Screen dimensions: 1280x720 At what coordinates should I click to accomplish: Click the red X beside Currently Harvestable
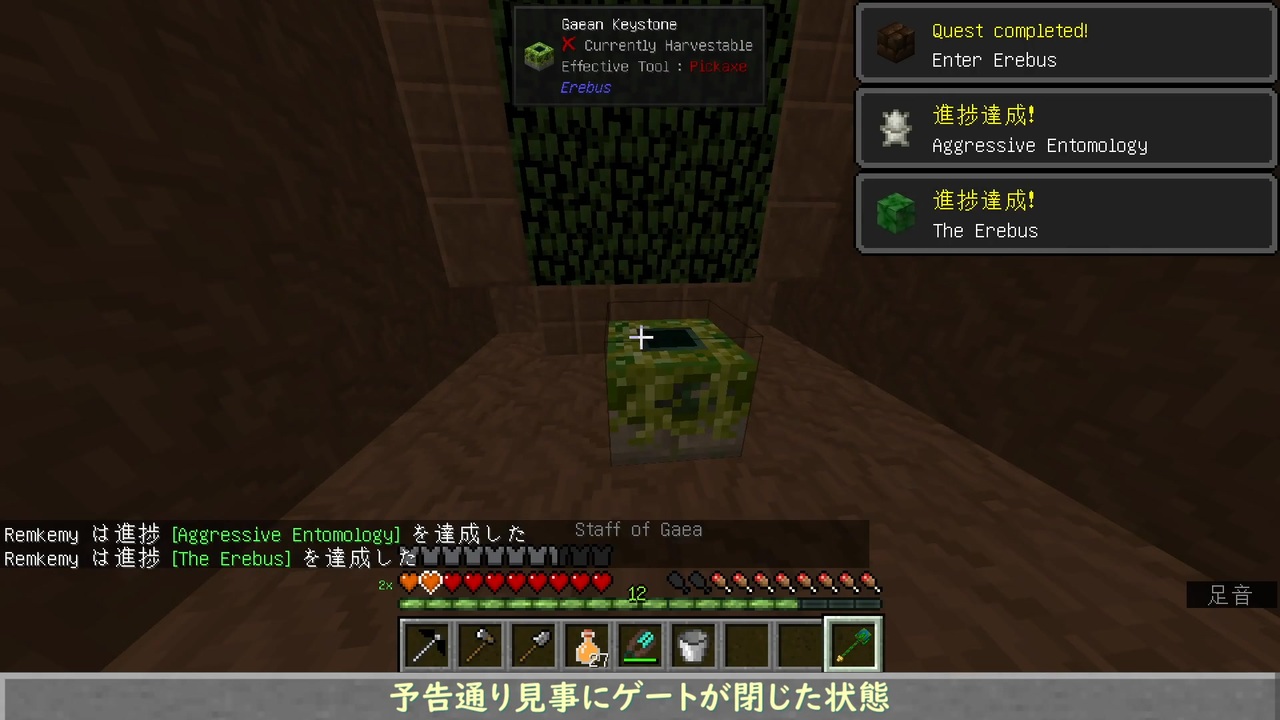click(x=568, y=45)
